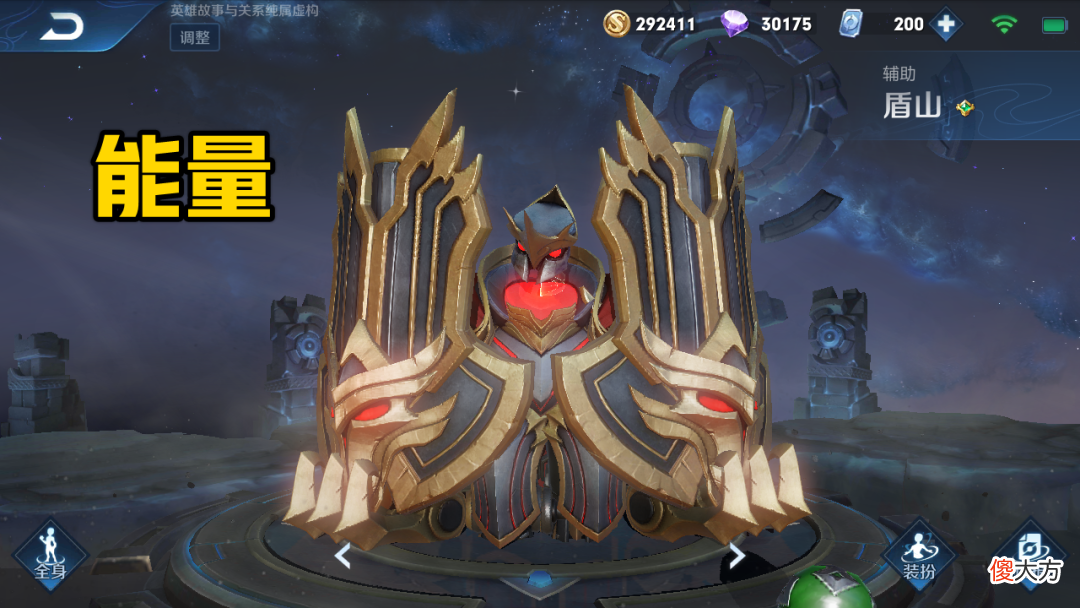Tap the gold coin currency icon
Image resolution: width=1080 pixels, height=608 pixels.
(617, 23)
